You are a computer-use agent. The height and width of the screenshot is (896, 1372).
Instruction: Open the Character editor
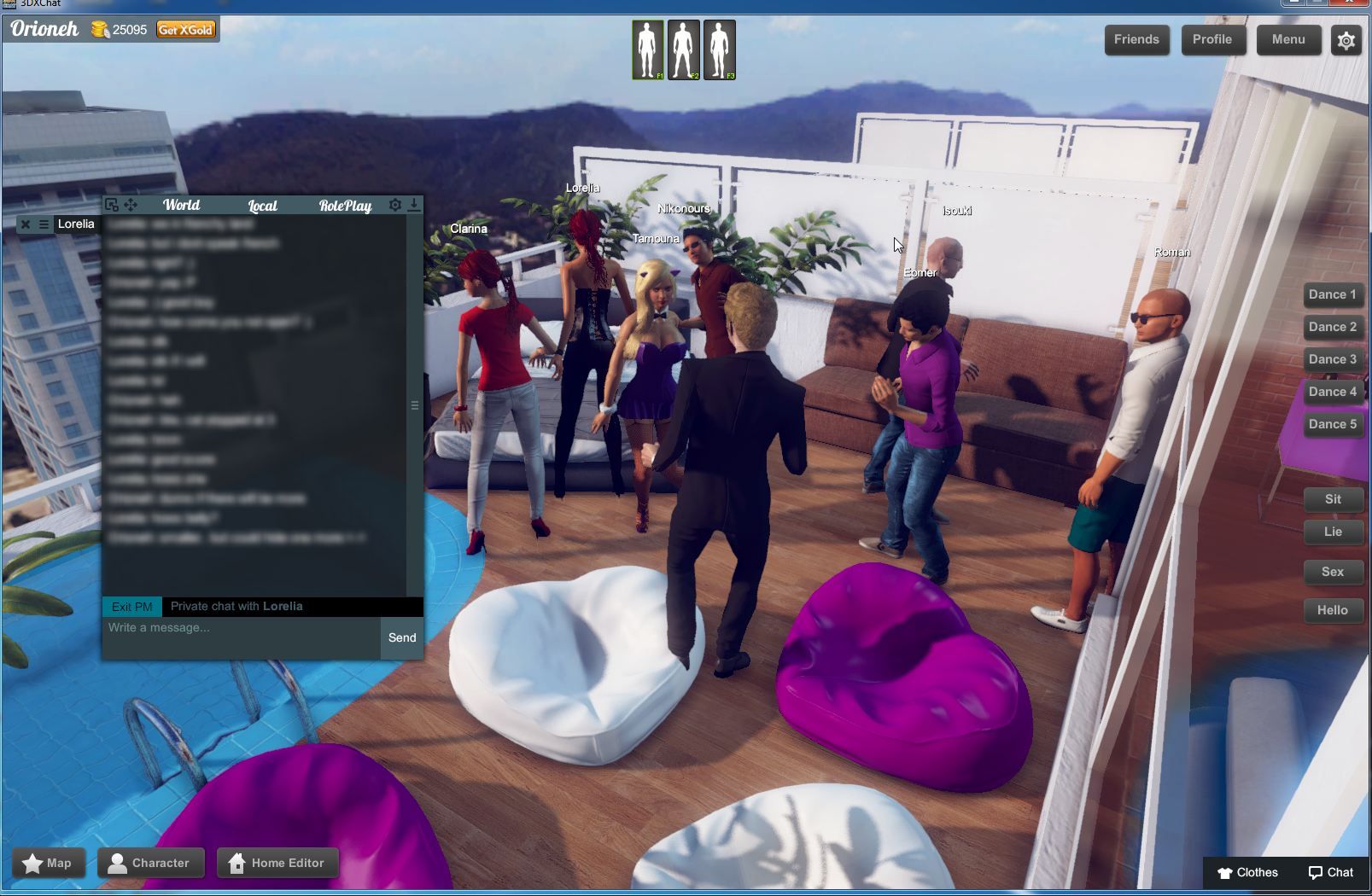tap(150, 863)
